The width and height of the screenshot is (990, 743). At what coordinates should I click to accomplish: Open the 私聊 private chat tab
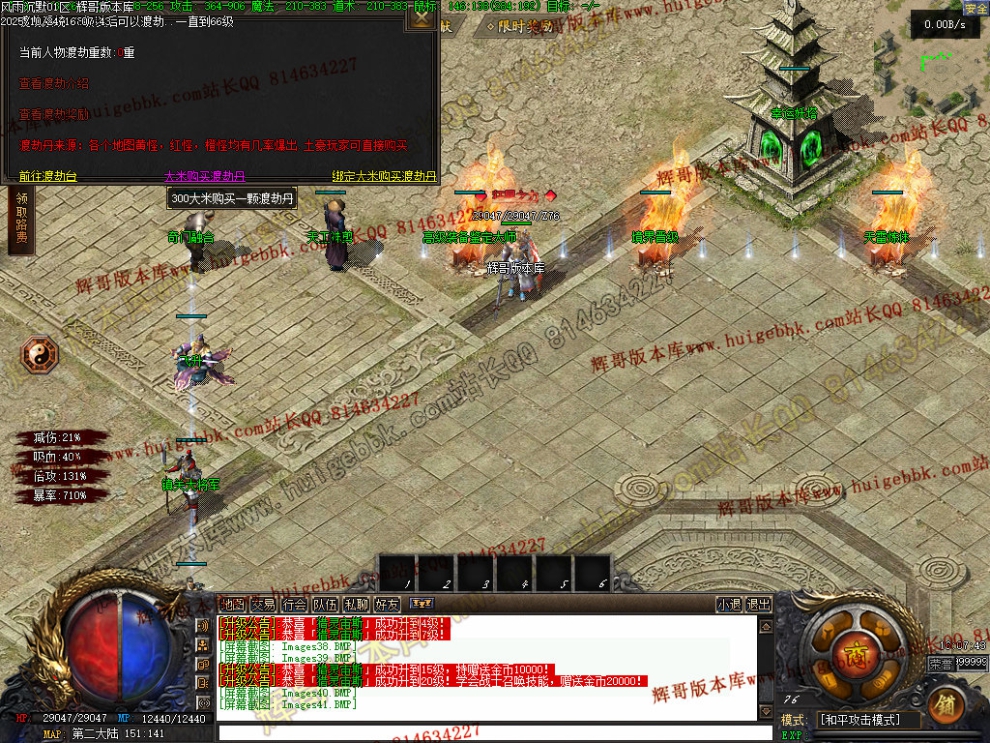[356, 604]
